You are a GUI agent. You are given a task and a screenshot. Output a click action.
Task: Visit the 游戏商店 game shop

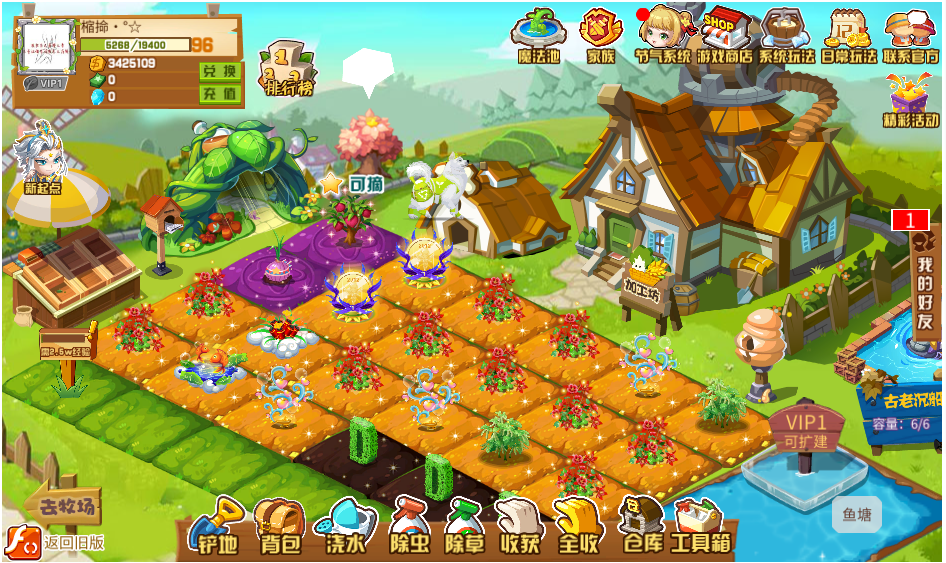727,35
